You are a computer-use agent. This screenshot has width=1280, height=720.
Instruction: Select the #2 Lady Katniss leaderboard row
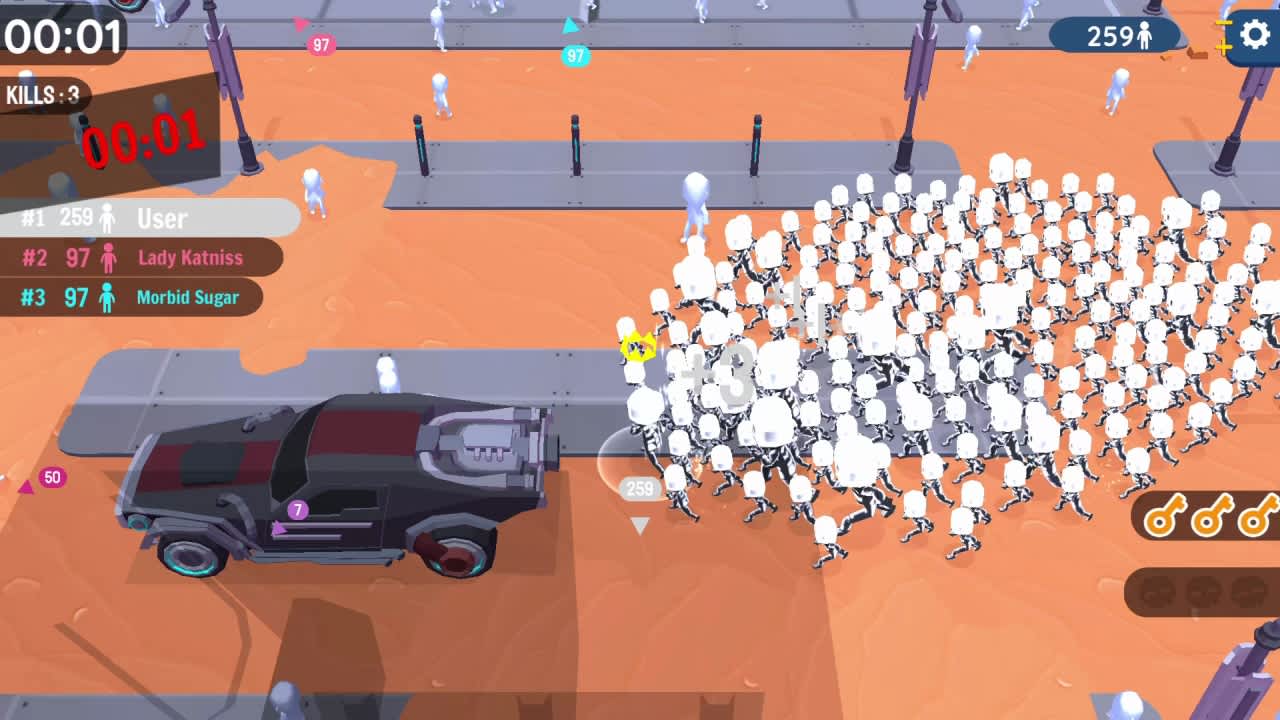pos(140,258)
